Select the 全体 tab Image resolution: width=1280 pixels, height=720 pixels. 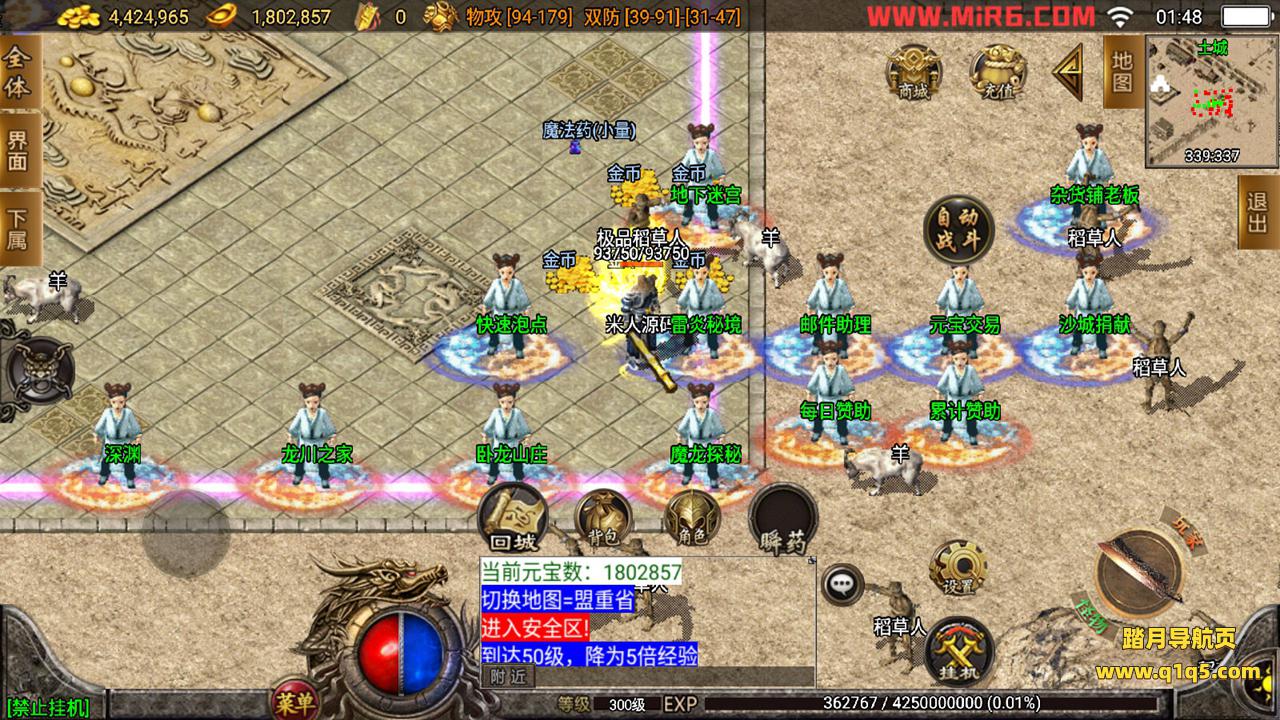[x=19, y=73]
